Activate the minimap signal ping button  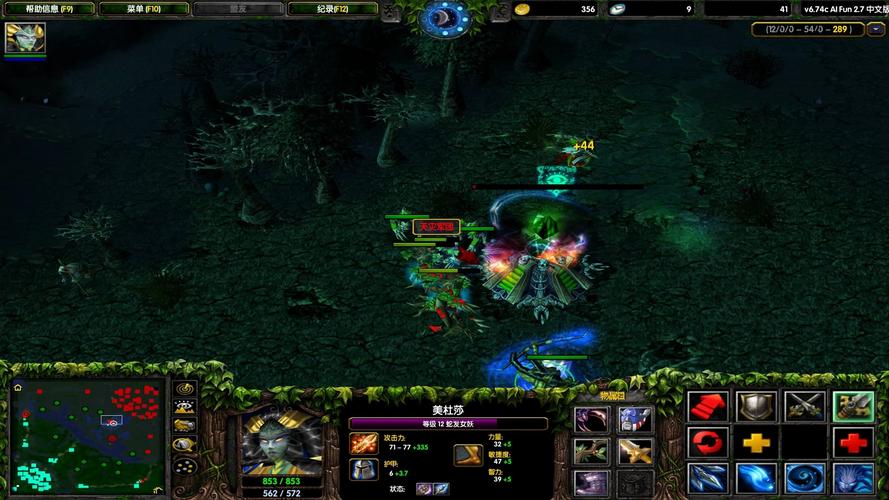pos(184,388)
